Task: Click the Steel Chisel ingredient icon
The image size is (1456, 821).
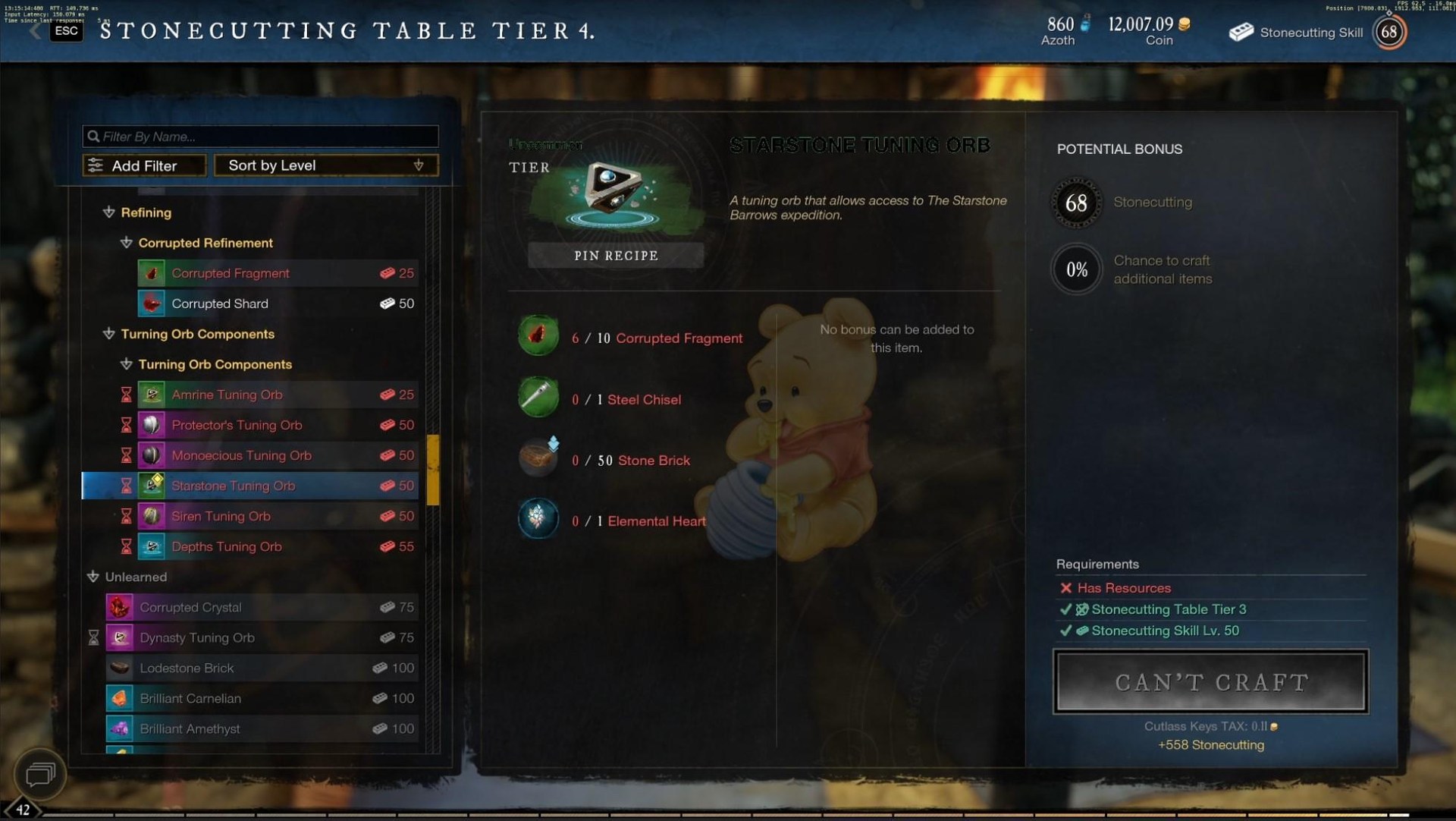Action: (x=538, y=397)
